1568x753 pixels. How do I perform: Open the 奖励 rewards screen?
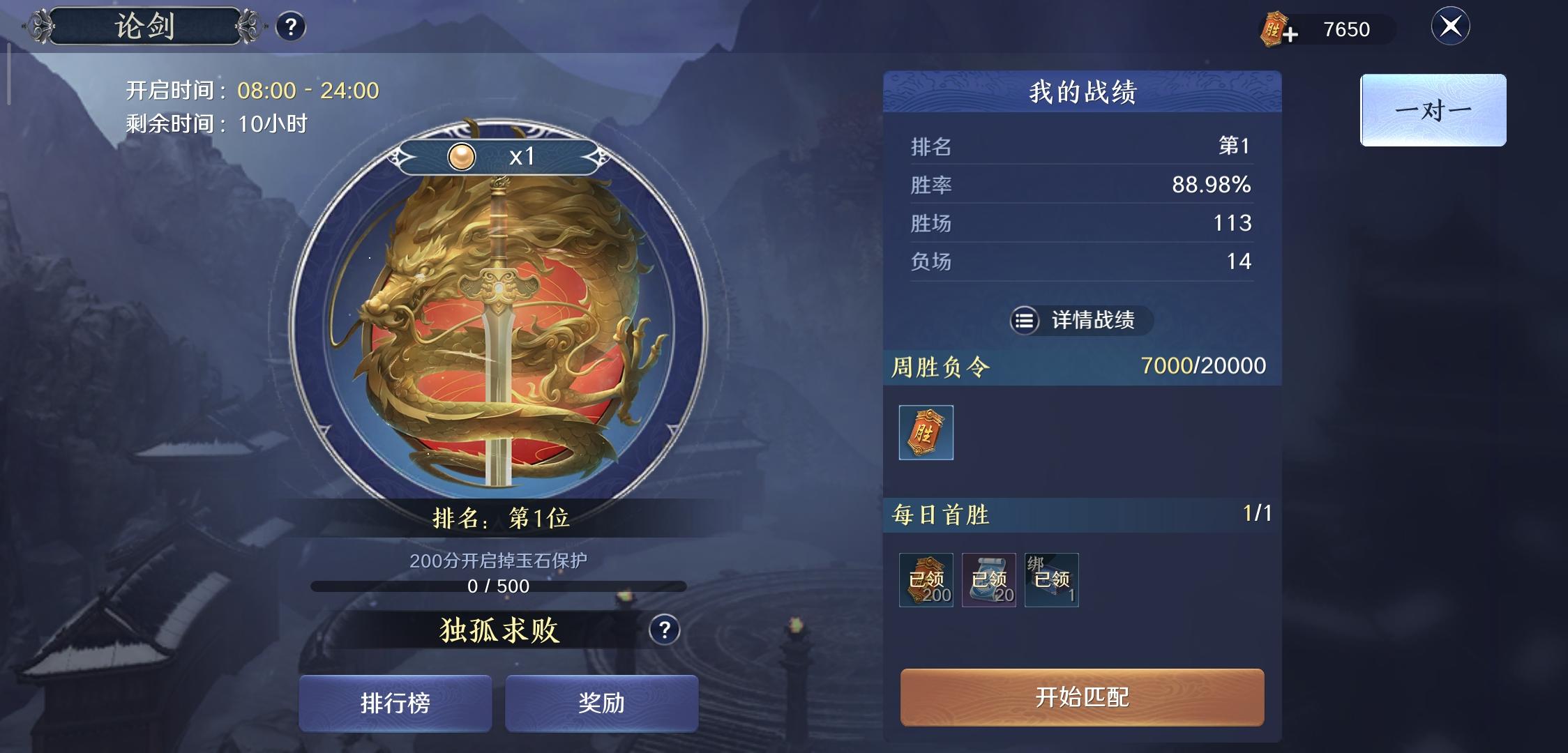pyautogui.click(x=602, y=703)
